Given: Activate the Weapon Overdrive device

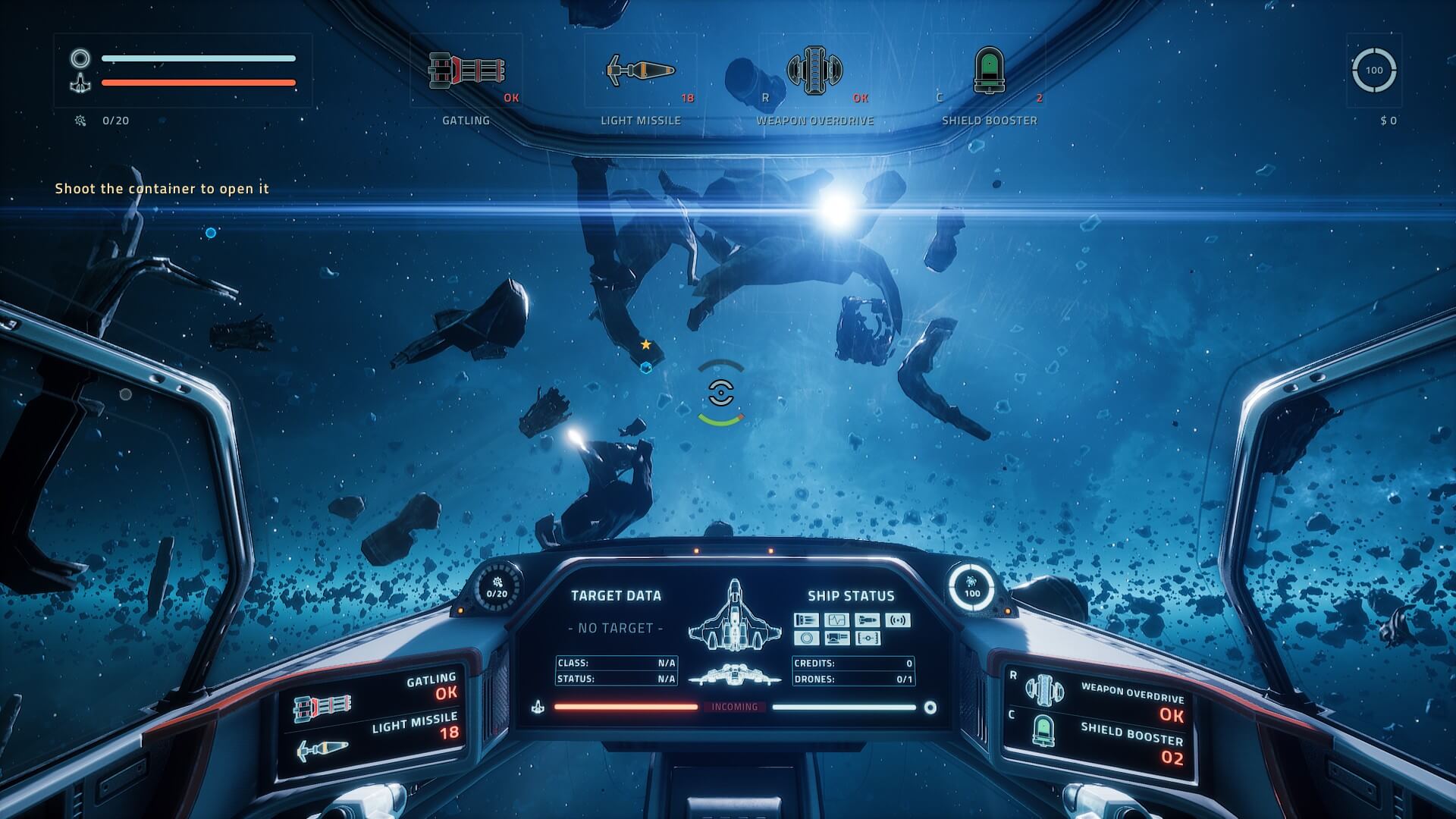Looking at the screenshot, I should [x=814, y=71].
